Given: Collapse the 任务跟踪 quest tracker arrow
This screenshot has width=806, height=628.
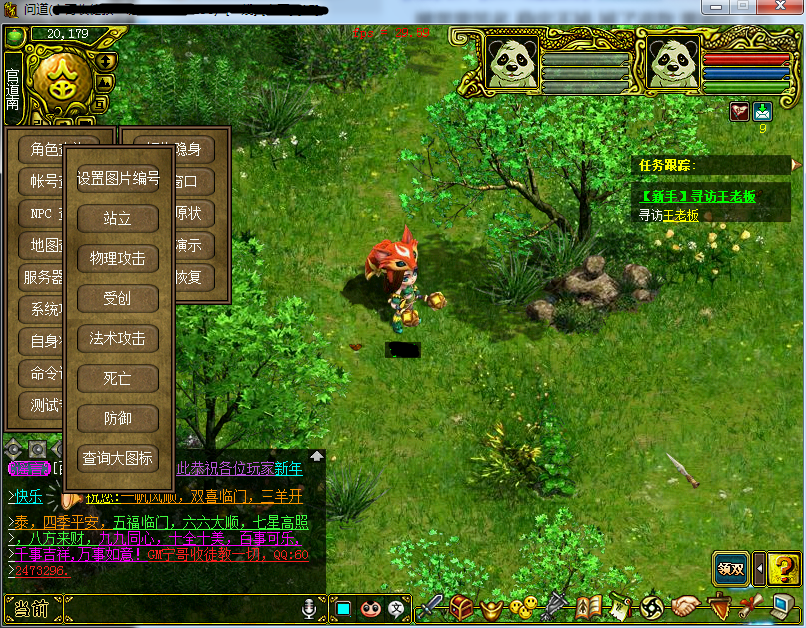Looking at the screenshot, I should pyautogui.click(x=796, y=164).
